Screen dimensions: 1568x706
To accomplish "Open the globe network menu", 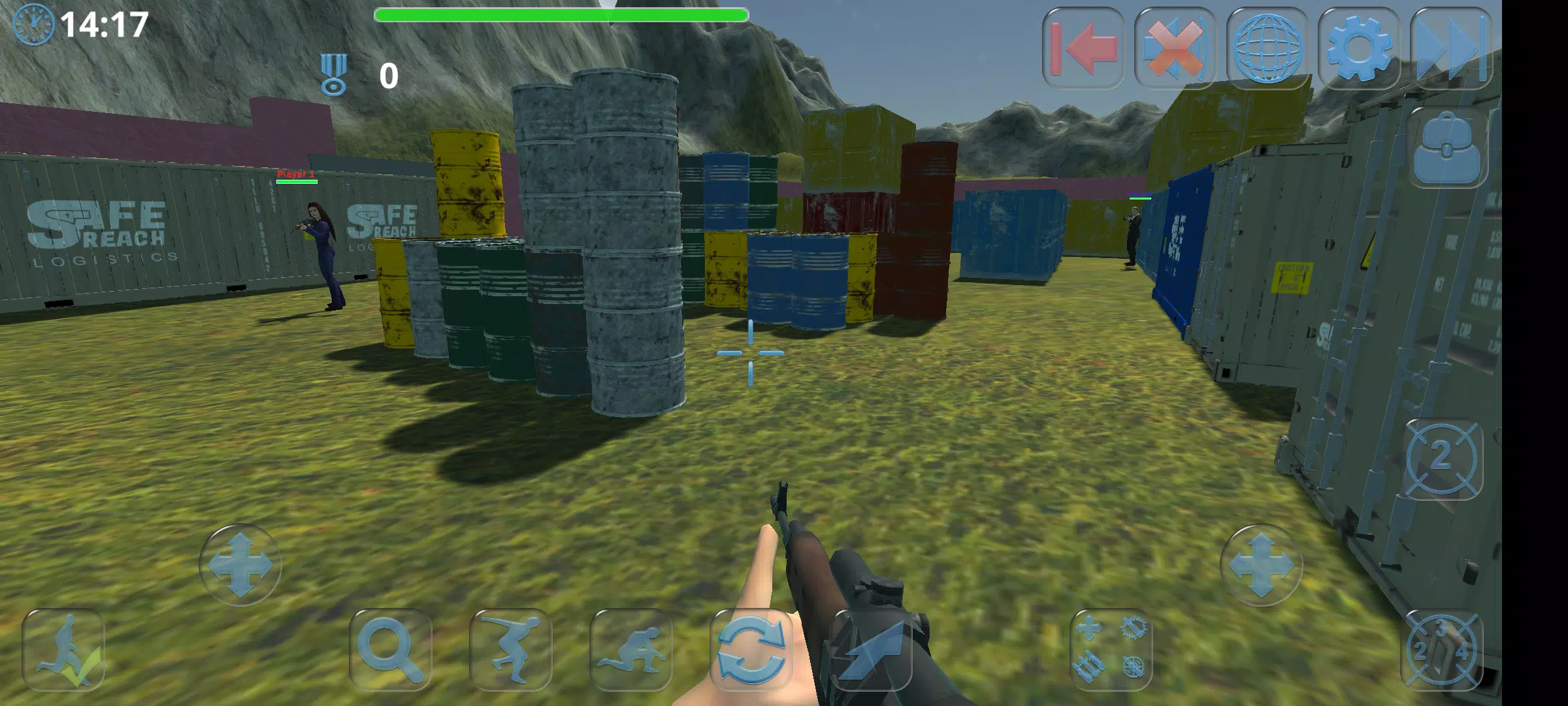I will coord(1267,48).
